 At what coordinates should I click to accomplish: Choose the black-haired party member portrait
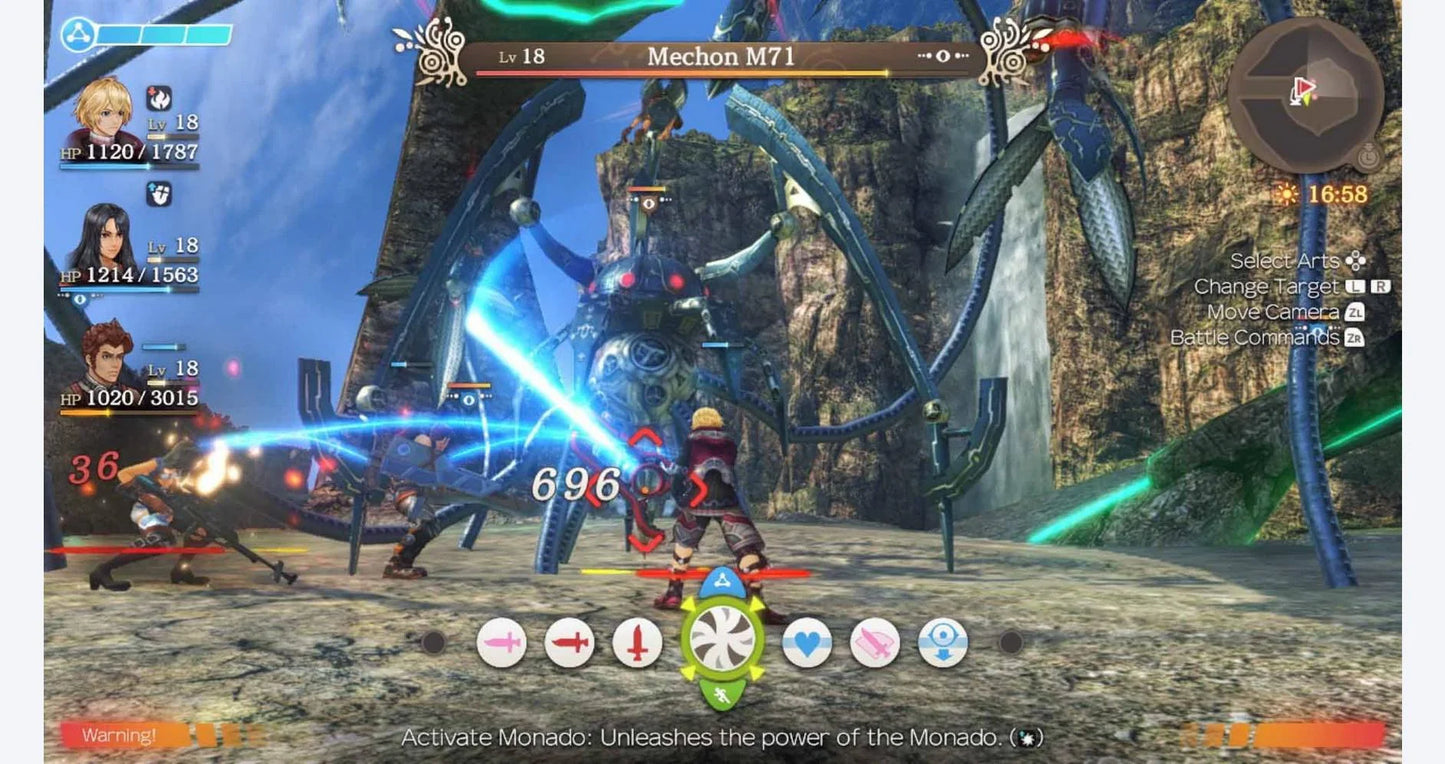(102, 238)
